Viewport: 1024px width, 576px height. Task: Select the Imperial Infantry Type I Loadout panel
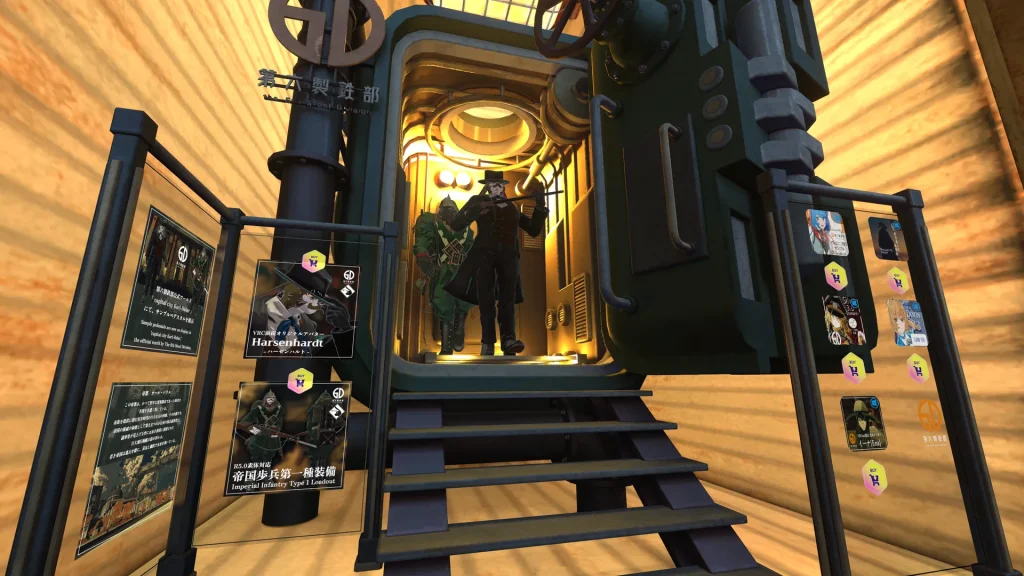(287, 438)
